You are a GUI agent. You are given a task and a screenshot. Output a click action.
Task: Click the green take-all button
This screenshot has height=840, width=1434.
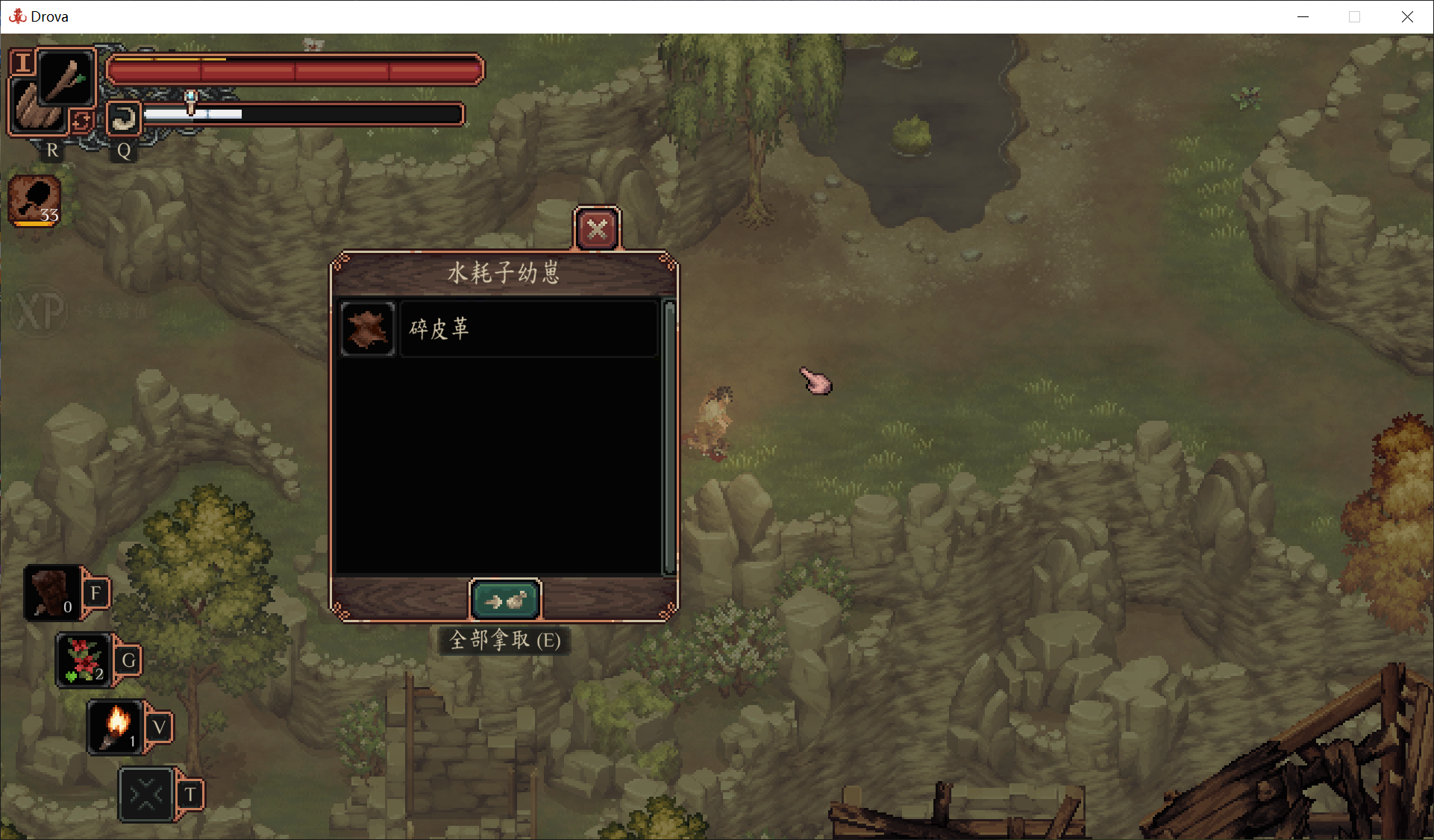click(505, 600)
